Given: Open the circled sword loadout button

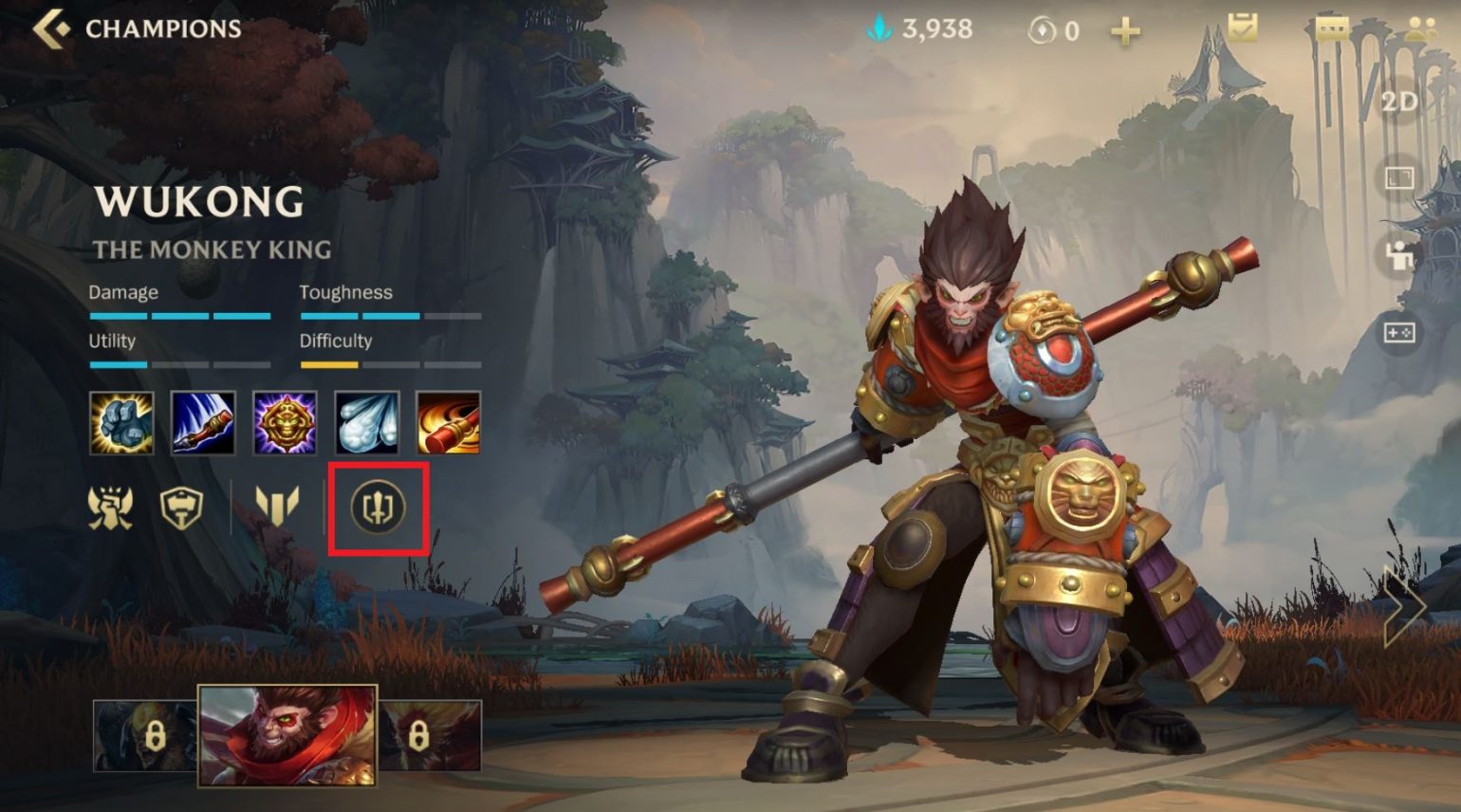Looking at the screenshot, I should pyautogui.click(x=379, y=507).
